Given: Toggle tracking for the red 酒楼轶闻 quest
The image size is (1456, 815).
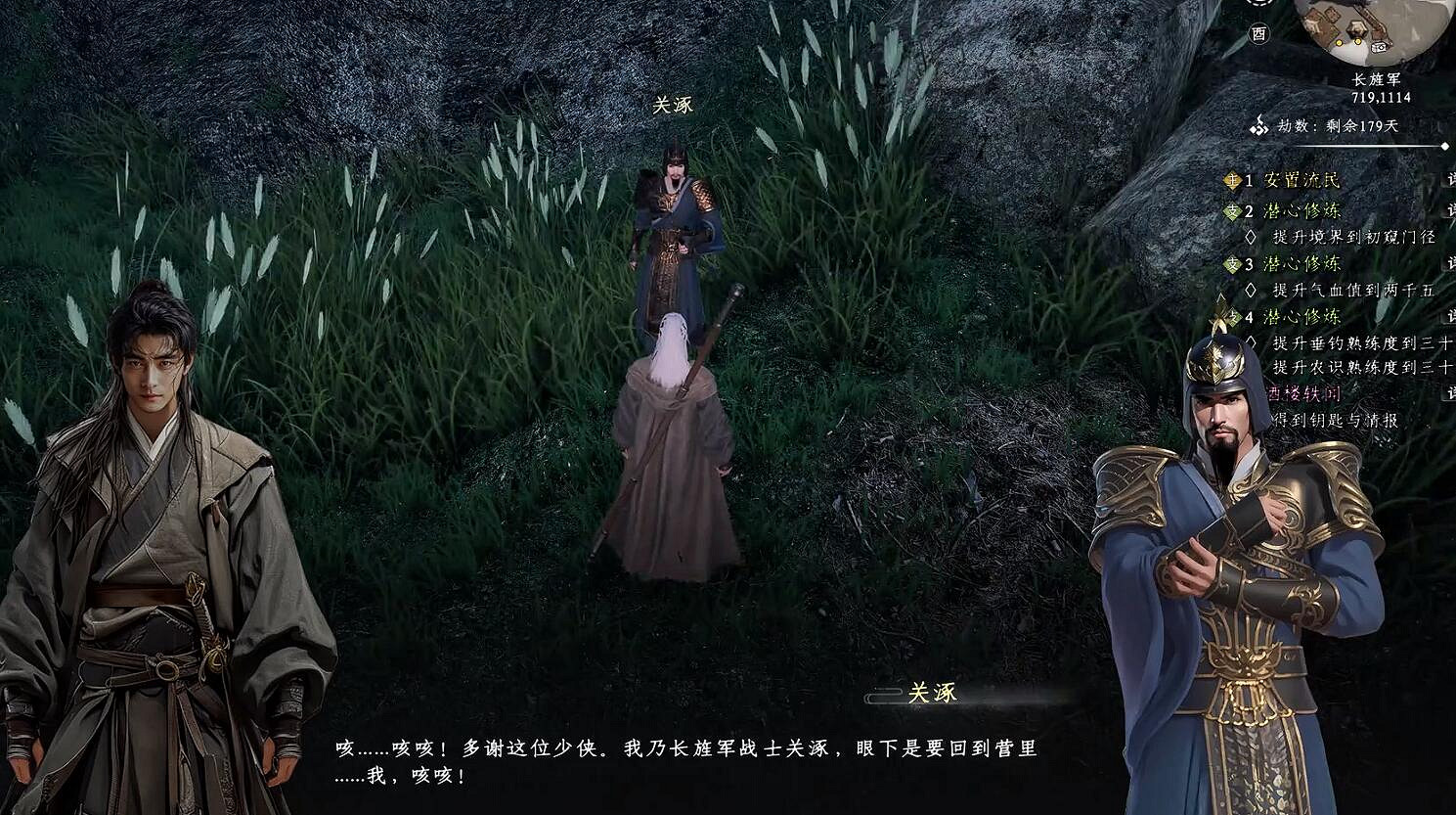Looking at the screenshot, I should tap(1304, 394).
